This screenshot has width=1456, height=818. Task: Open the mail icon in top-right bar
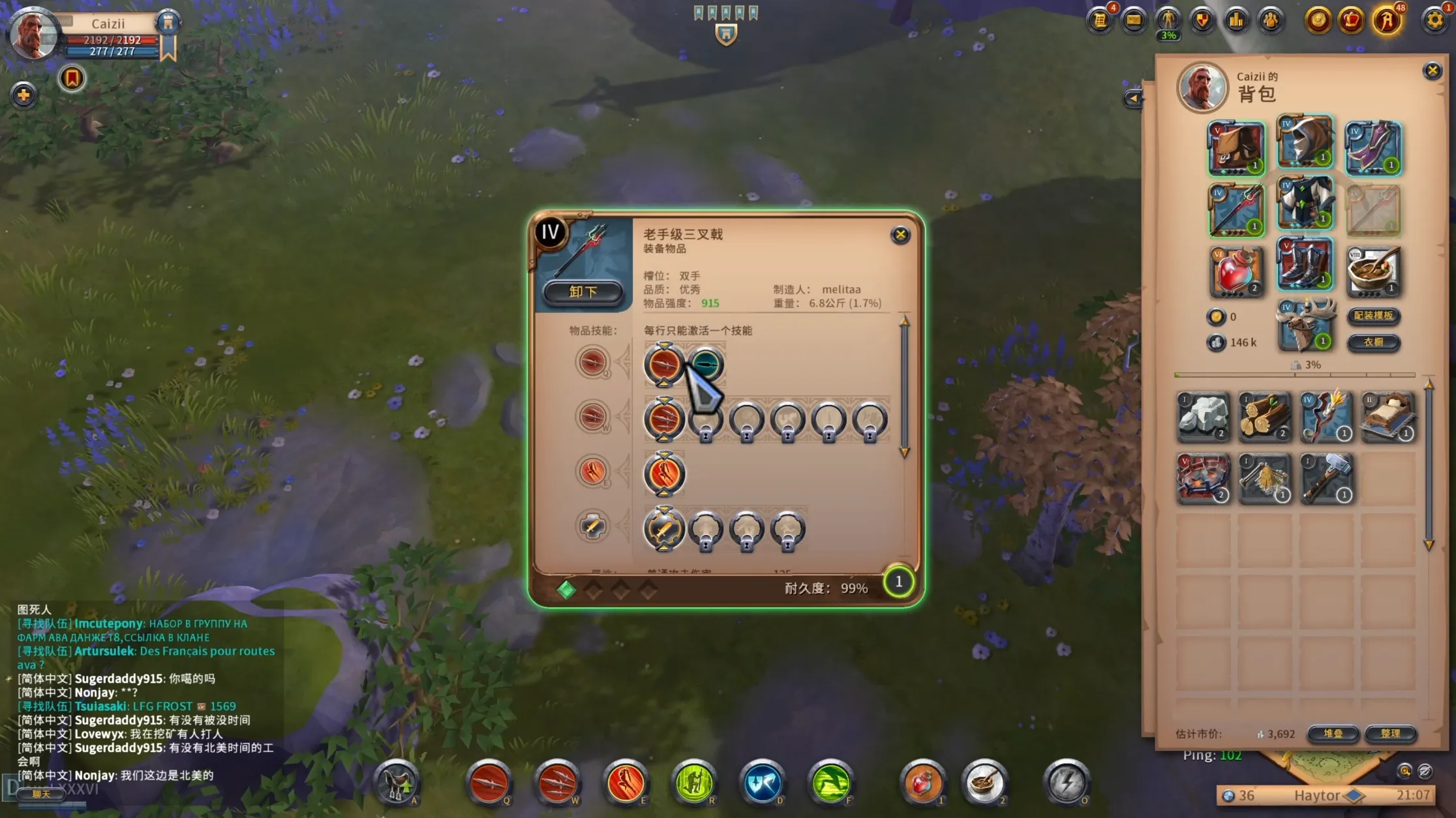(x=1134, y=20)
